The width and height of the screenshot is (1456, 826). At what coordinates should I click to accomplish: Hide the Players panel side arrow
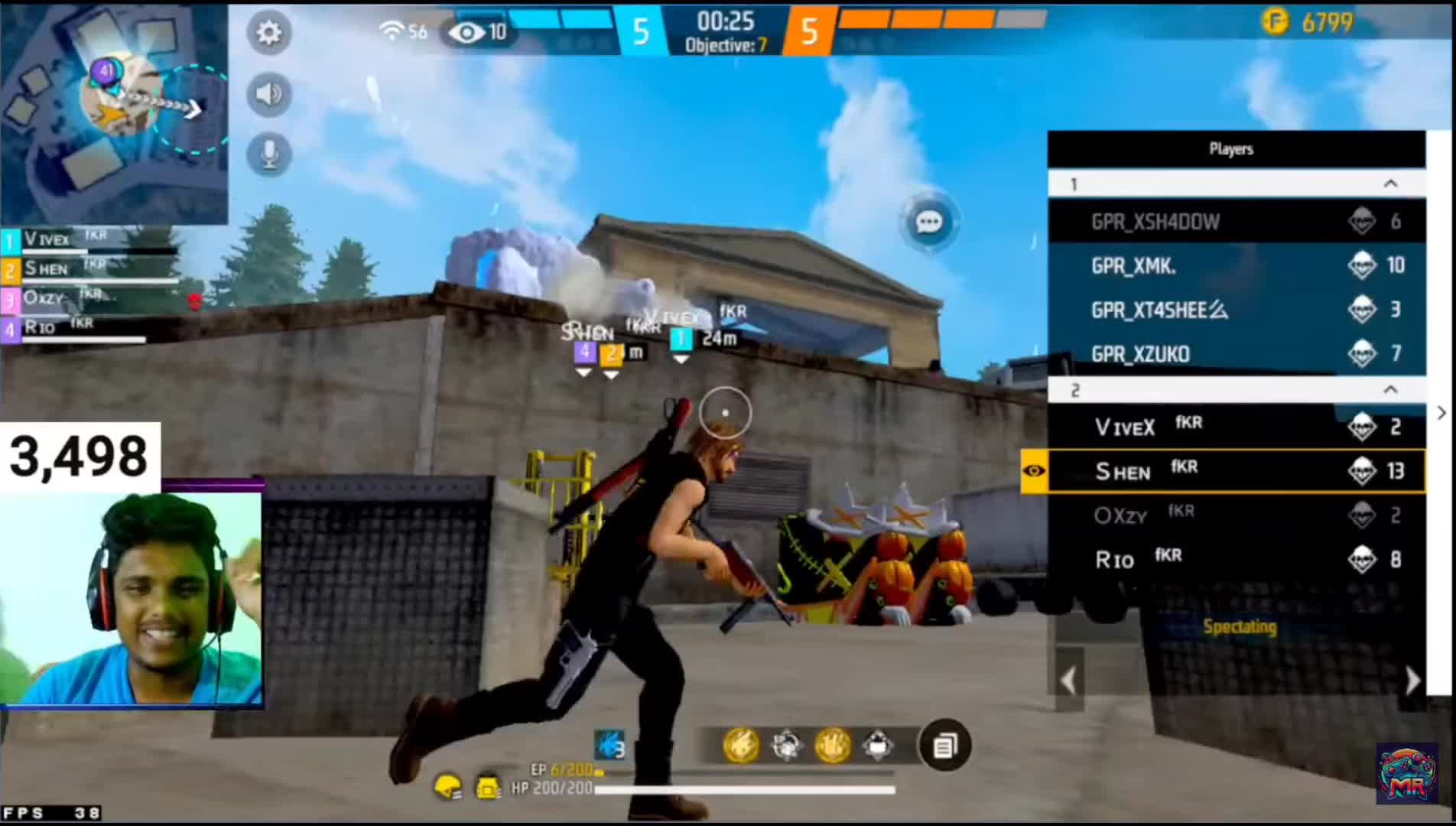(1441, 413)
